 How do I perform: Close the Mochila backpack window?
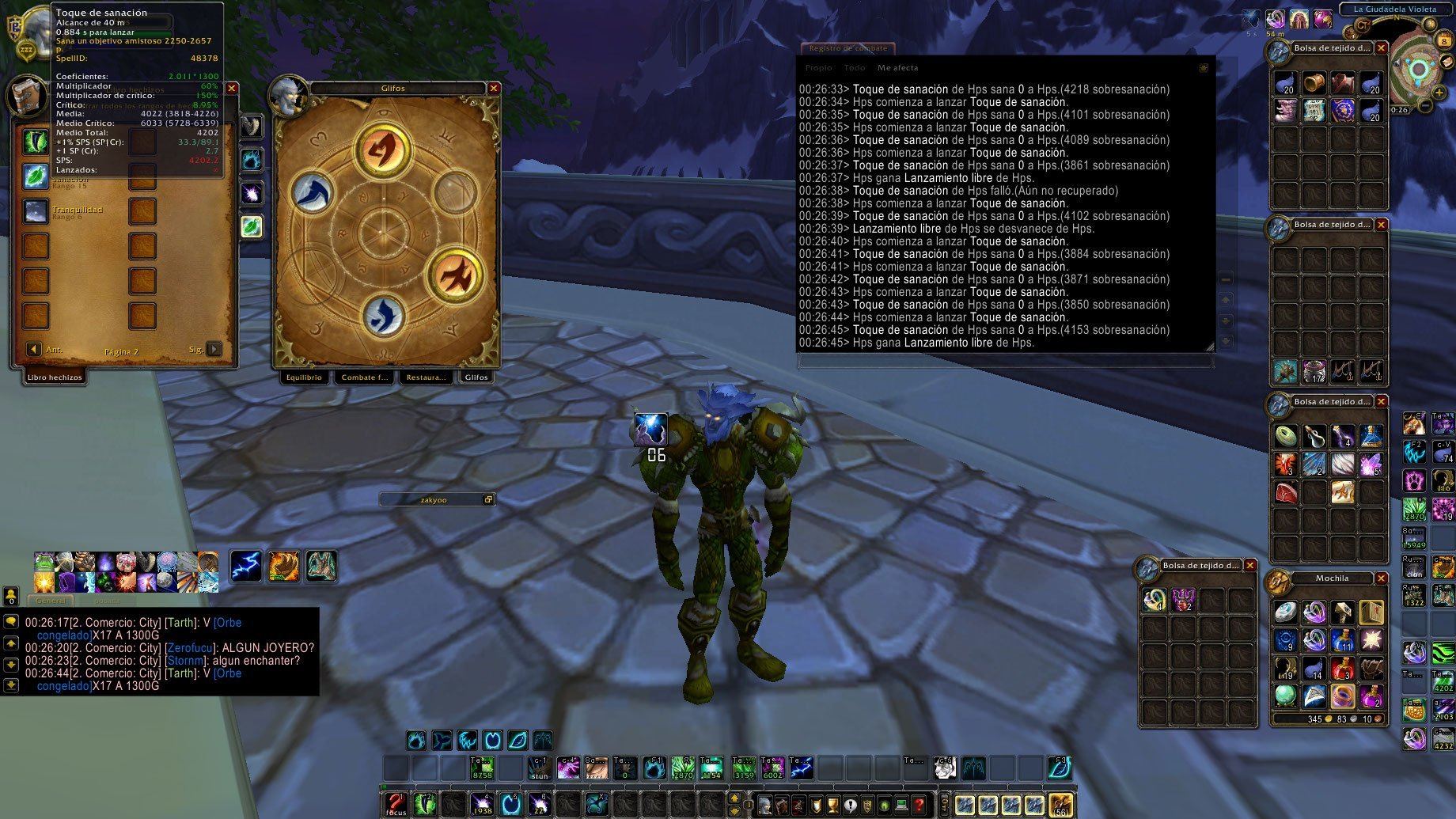1382,578
